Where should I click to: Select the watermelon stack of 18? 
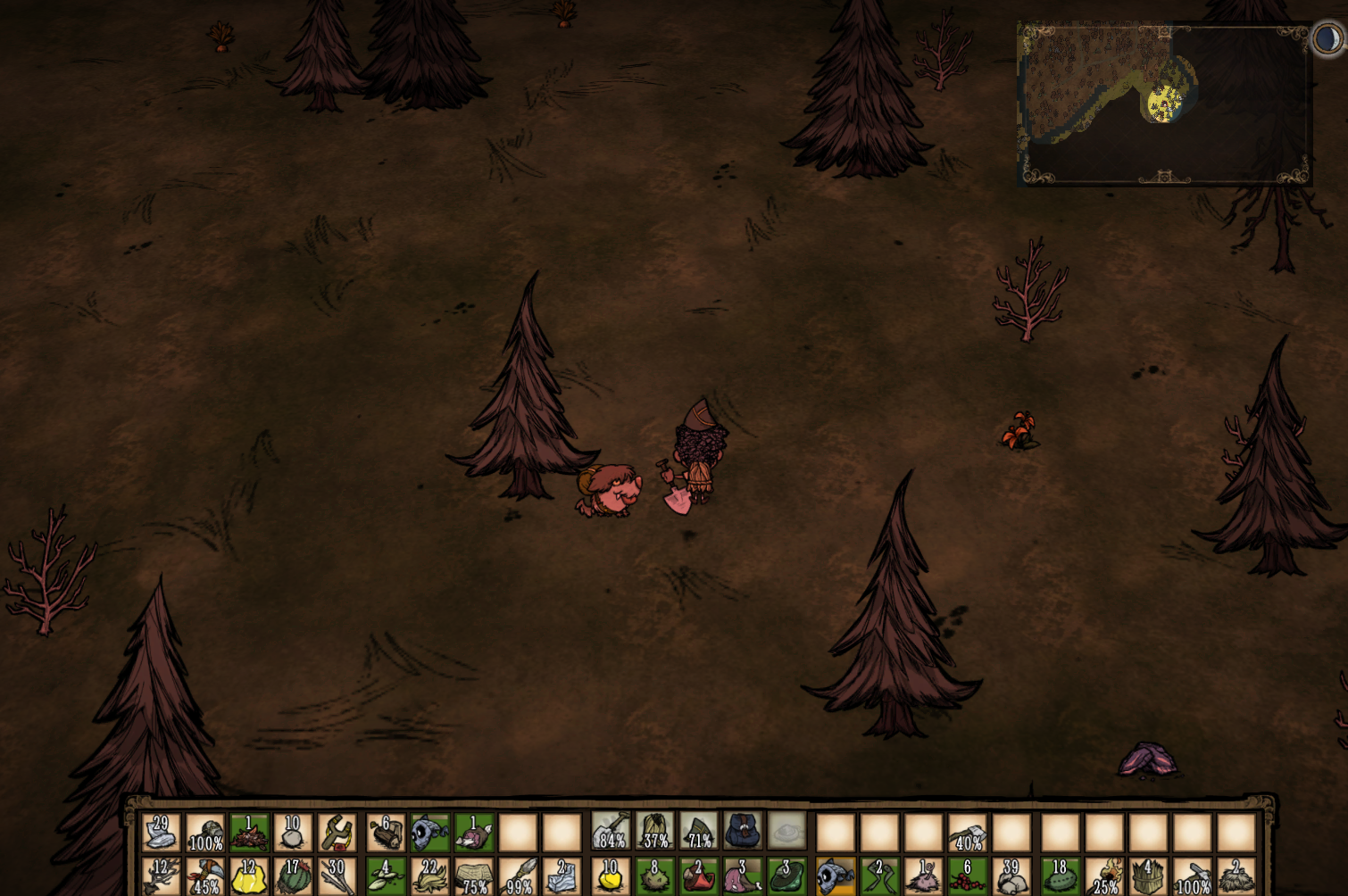(1061, 876)
